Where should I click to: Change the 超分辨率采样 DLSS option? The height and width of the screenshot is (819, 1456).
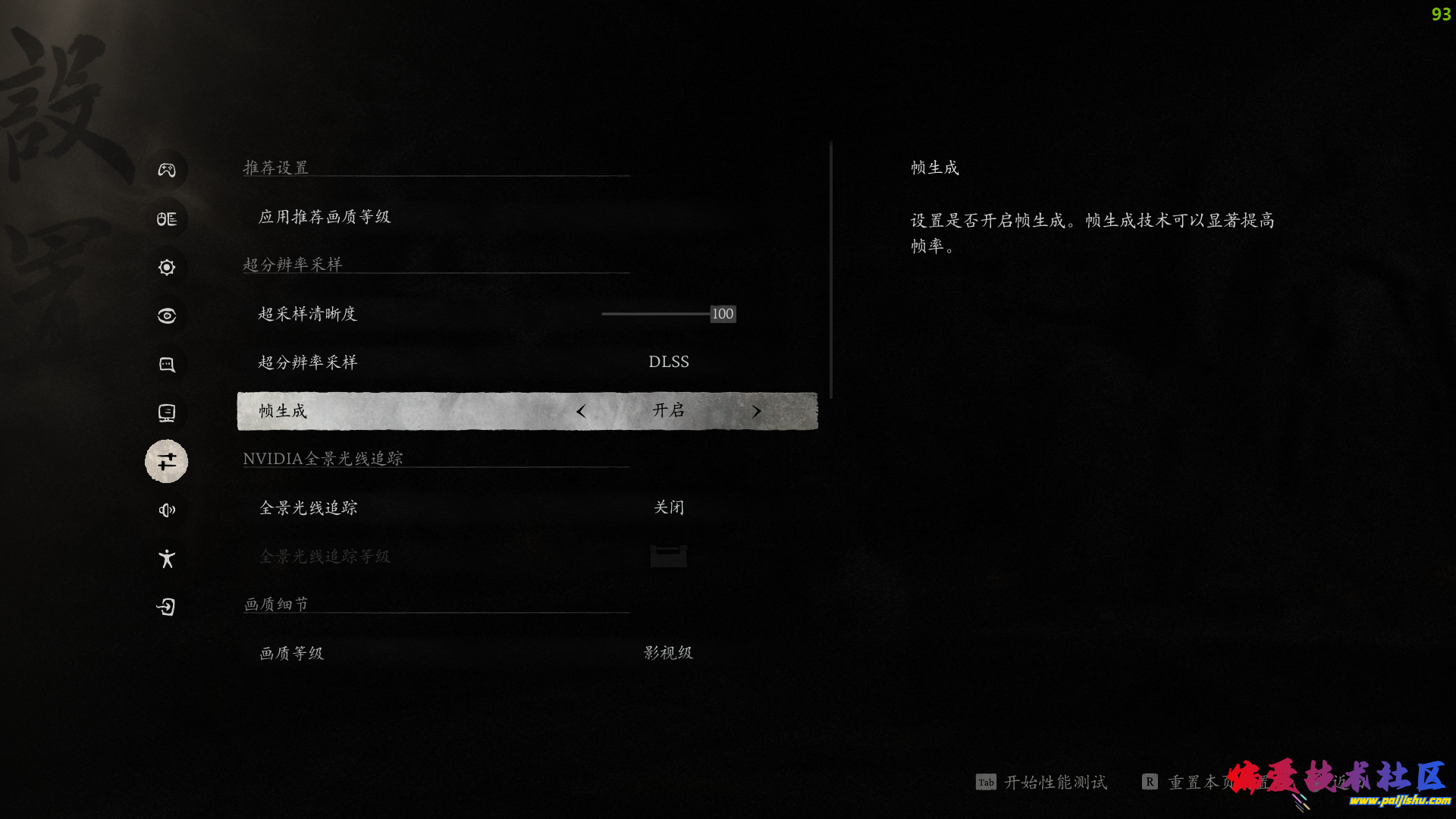pos(668,362)
